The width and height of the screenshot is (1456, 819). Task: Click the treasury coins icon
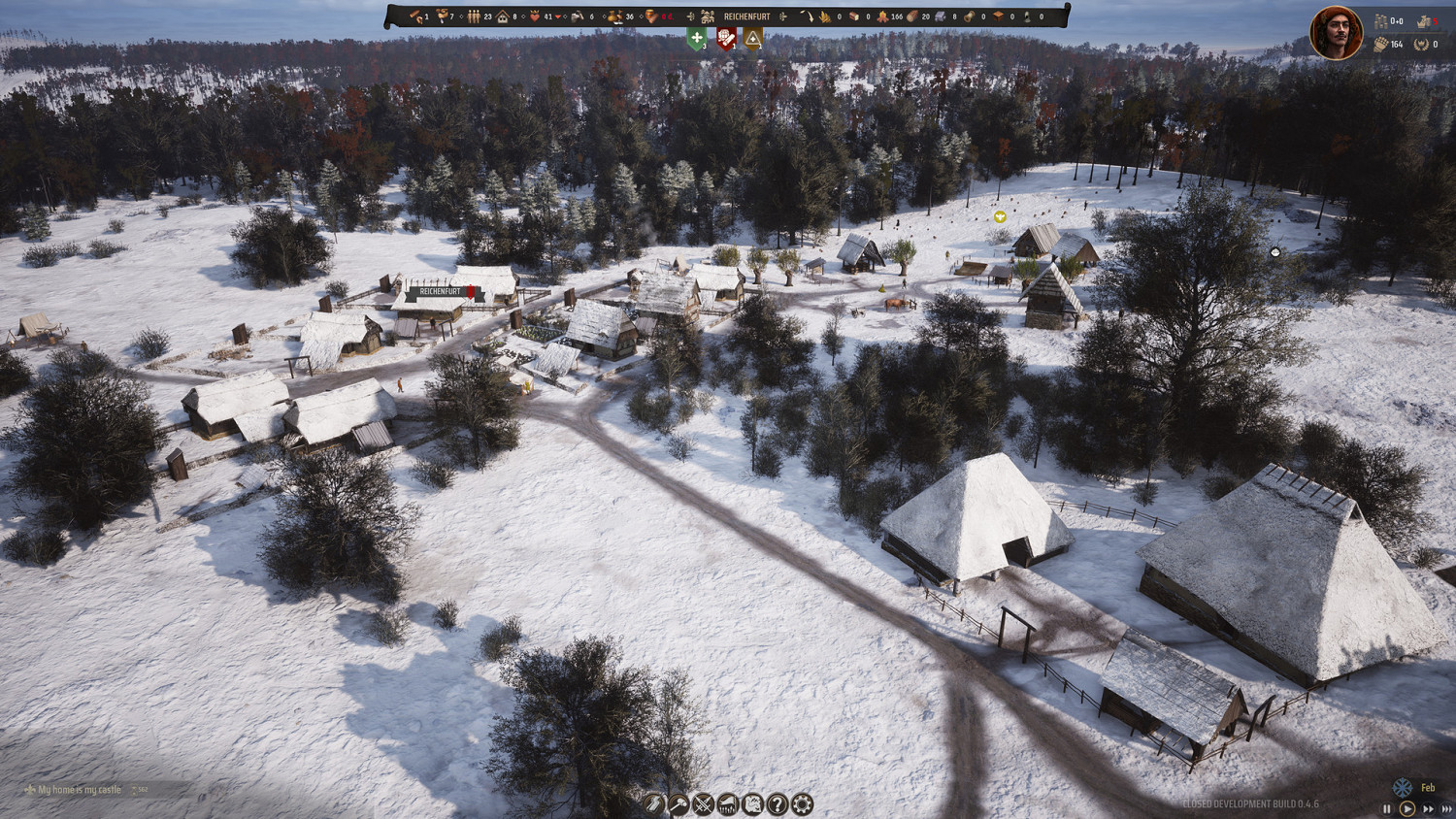pos(1381,21)
